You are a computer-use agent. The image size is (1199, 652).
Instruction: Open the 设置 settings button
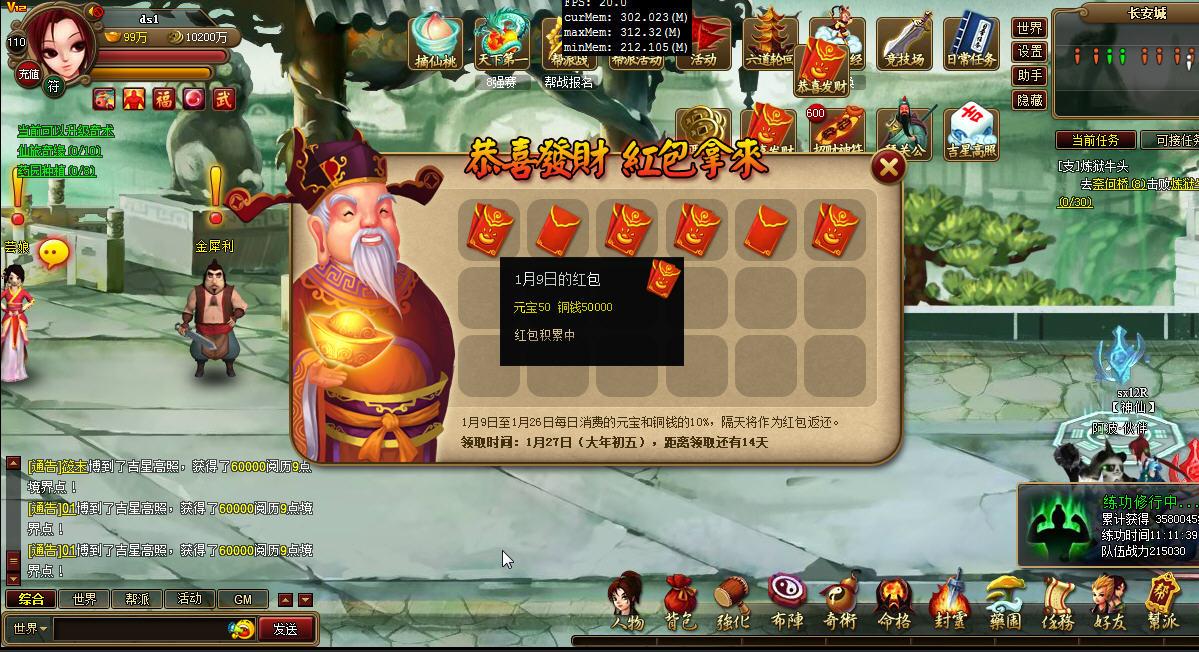tap(1029, 52)
